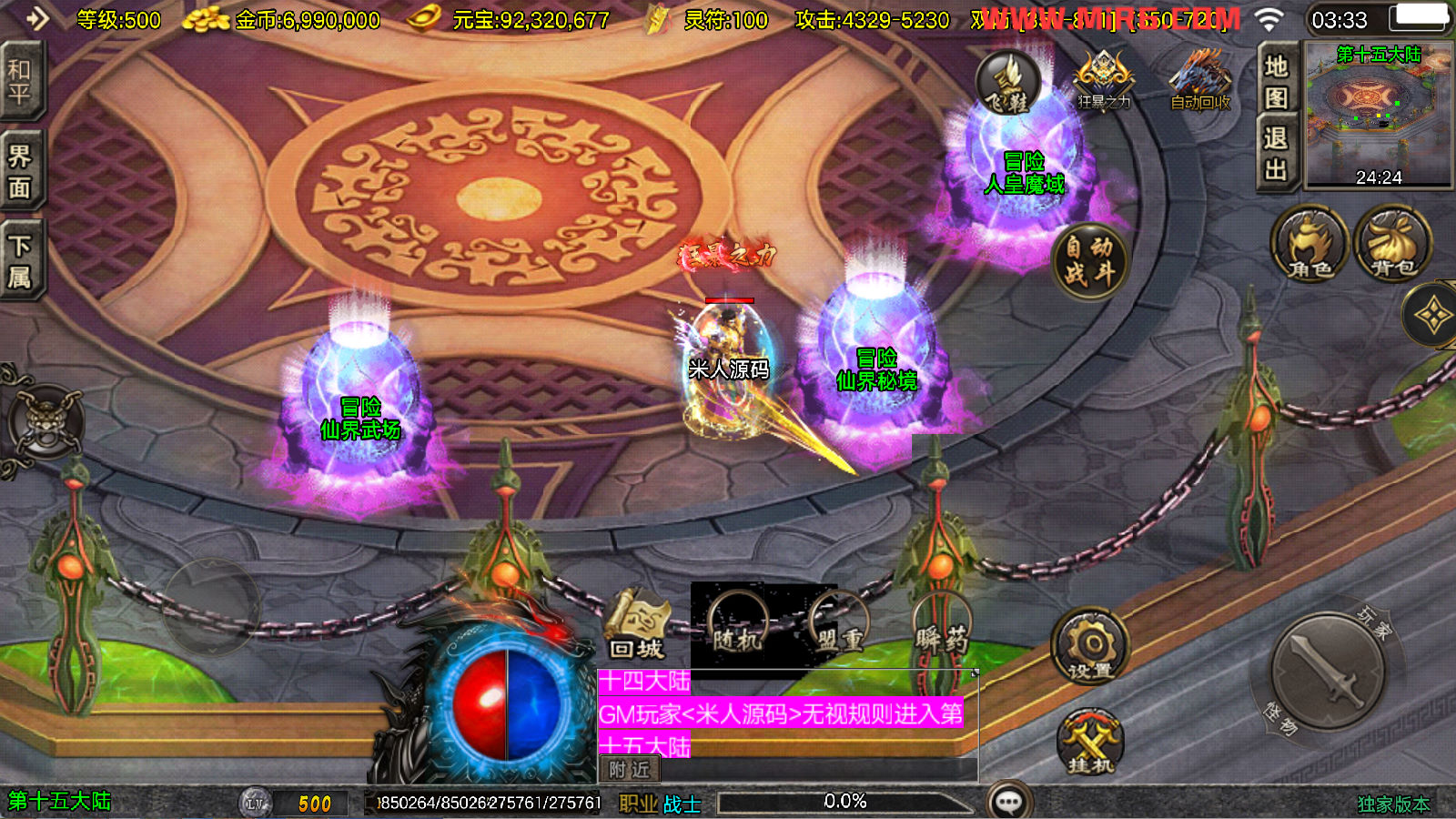Activate the 飞鞋 flying shoes icon
This screenshot has width=1456, height=819.
click(x=1008, y=84)
